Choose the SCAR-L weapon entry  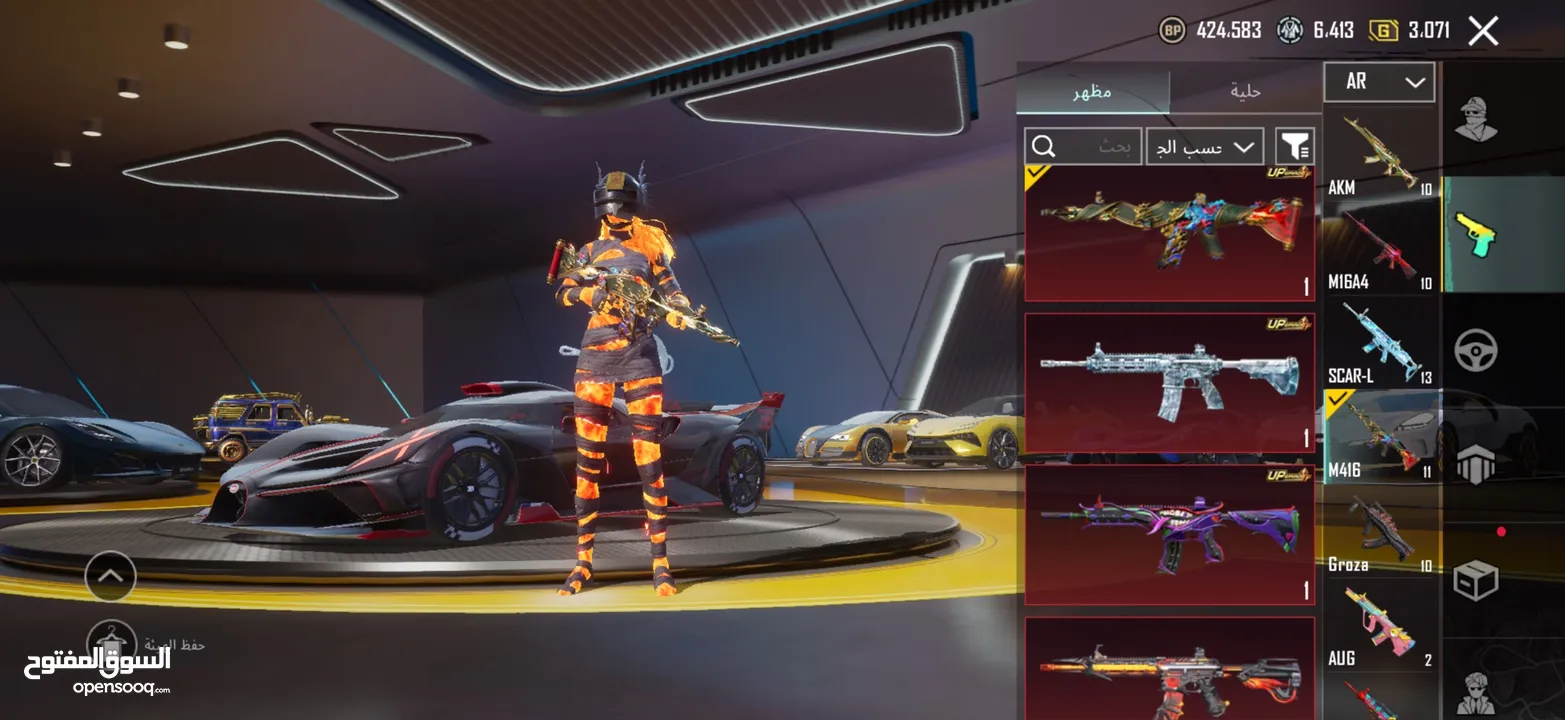pyautogui.click(x=1380, y=343)
